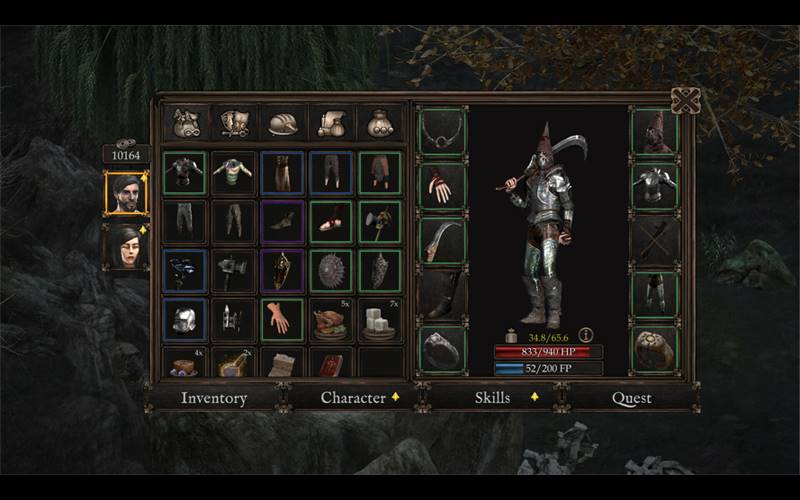Open the character info icon beside weight
The width and height of the screenshot is (800, 500).
coord(586,335)
